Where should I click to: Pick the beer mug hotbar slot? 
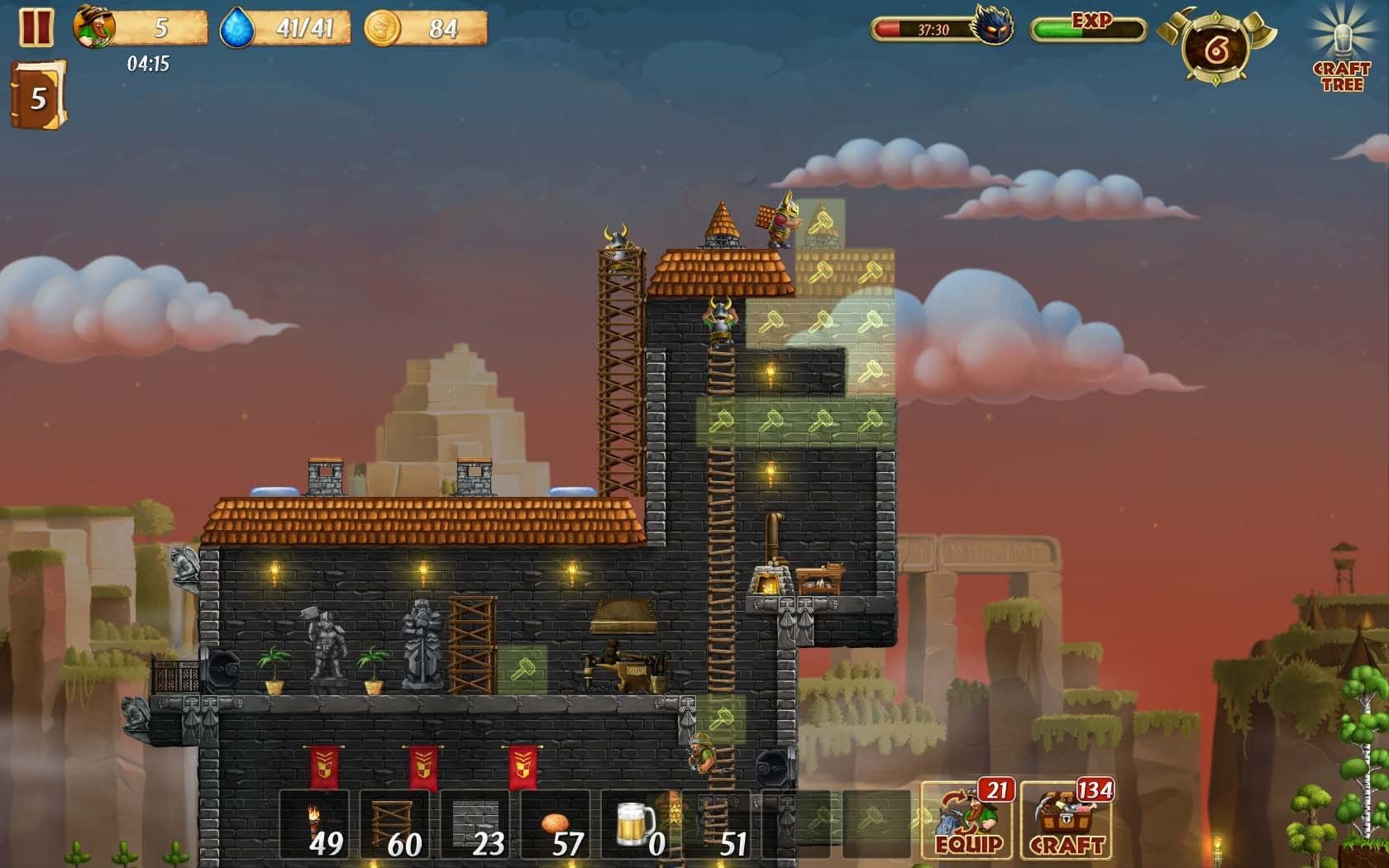(x=635, y=824)
